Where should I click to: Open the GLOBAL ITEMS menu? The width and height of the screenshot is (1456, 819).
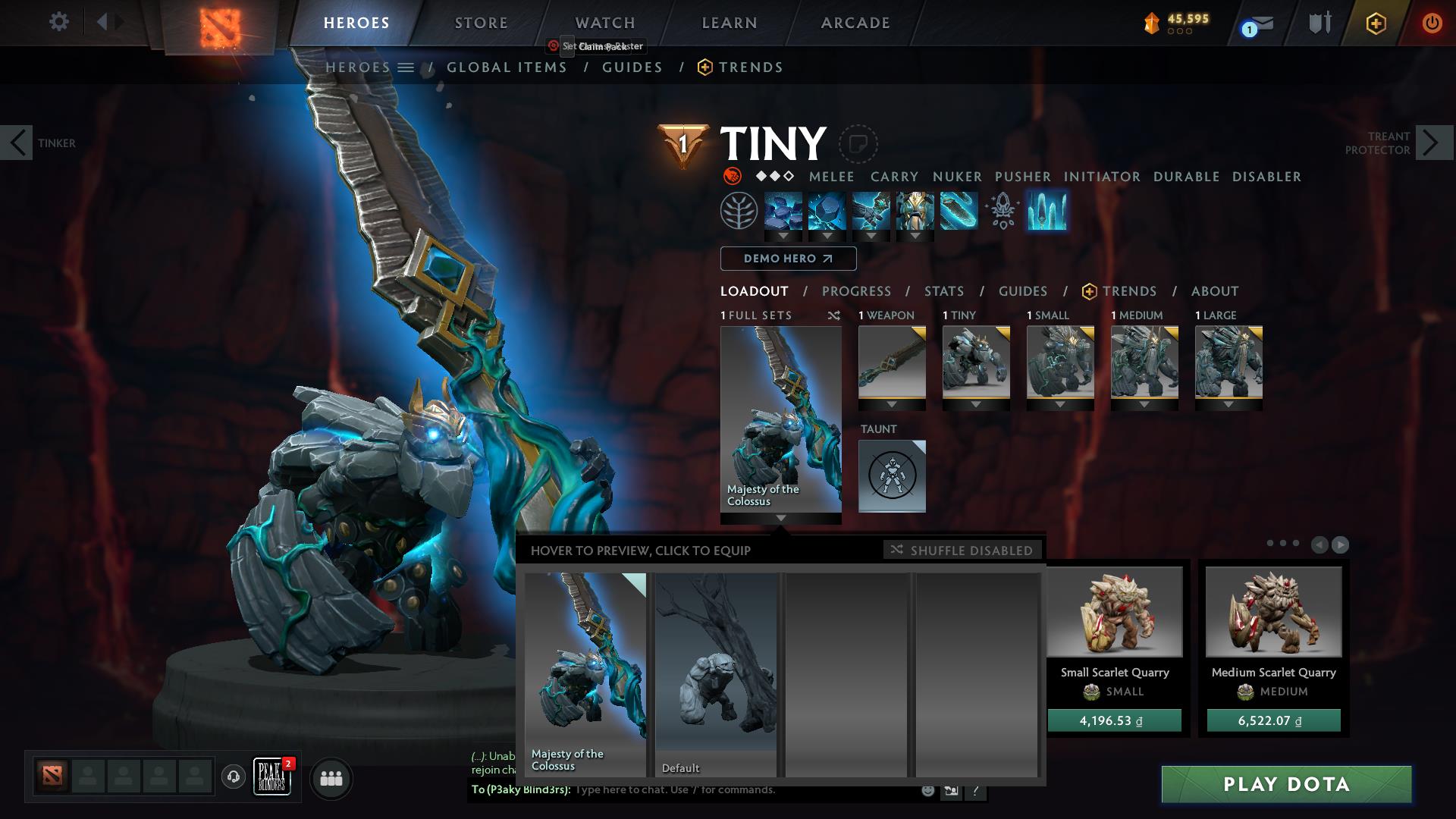coord(507,67)
